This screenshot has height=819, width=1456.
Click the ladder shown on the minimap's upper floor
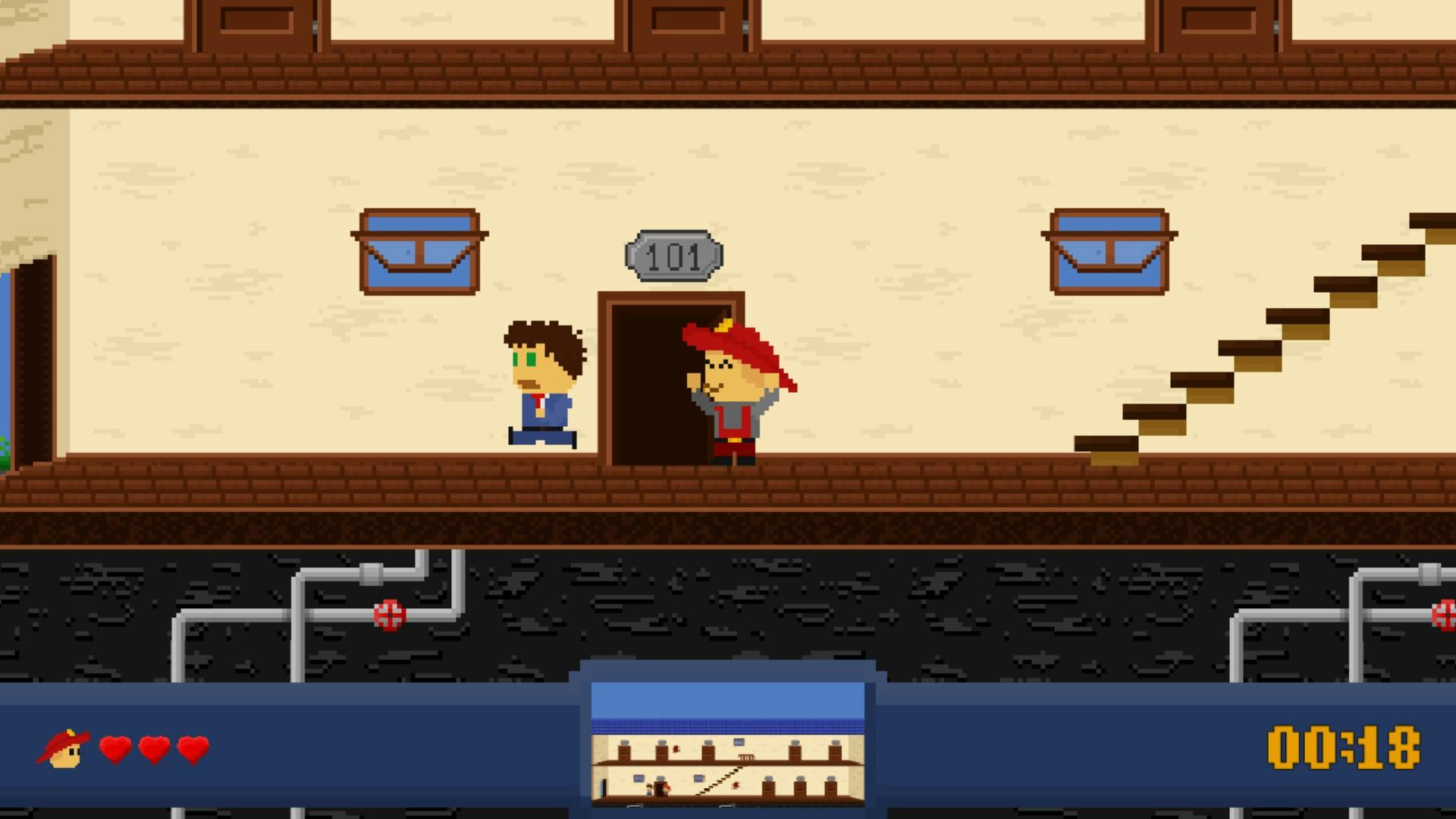pyautogui.click(x=747, y=757)
